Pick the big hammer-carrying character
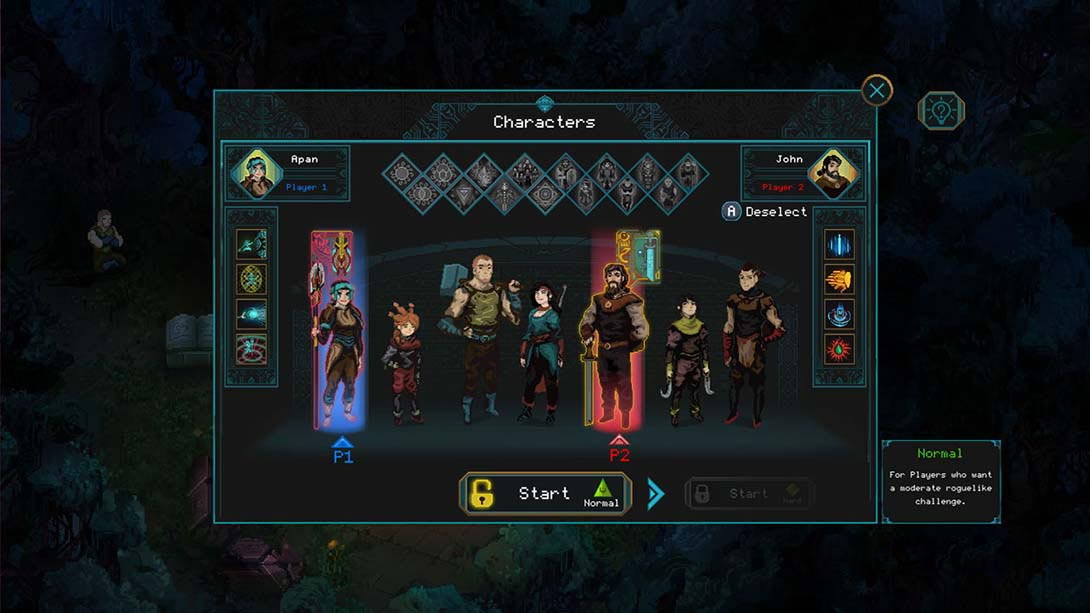Screen dimensions: 1090x613 point(478,335)
